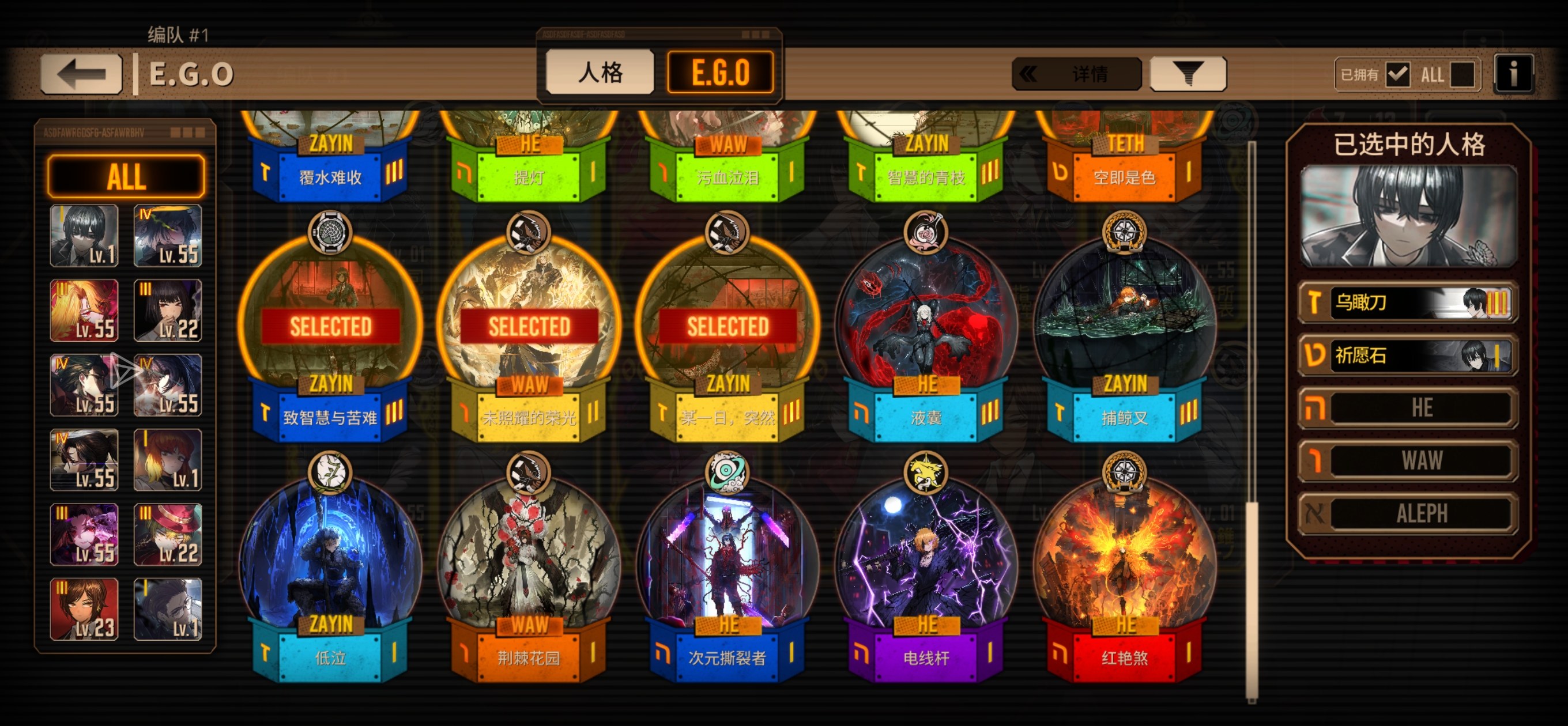The width and height of the screenshot is (1568, 726).
Task: Select the 荆棘花园 WAW E.G.O card
Action: (x=529, y=569)
